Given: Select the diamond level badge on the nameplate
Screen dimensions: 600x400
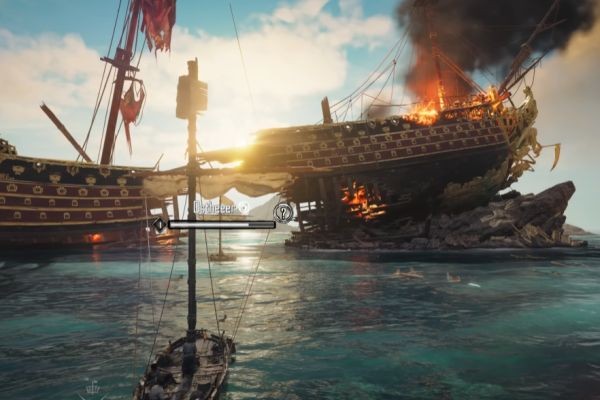Looking at the screenshot, I should pos(158,225).
